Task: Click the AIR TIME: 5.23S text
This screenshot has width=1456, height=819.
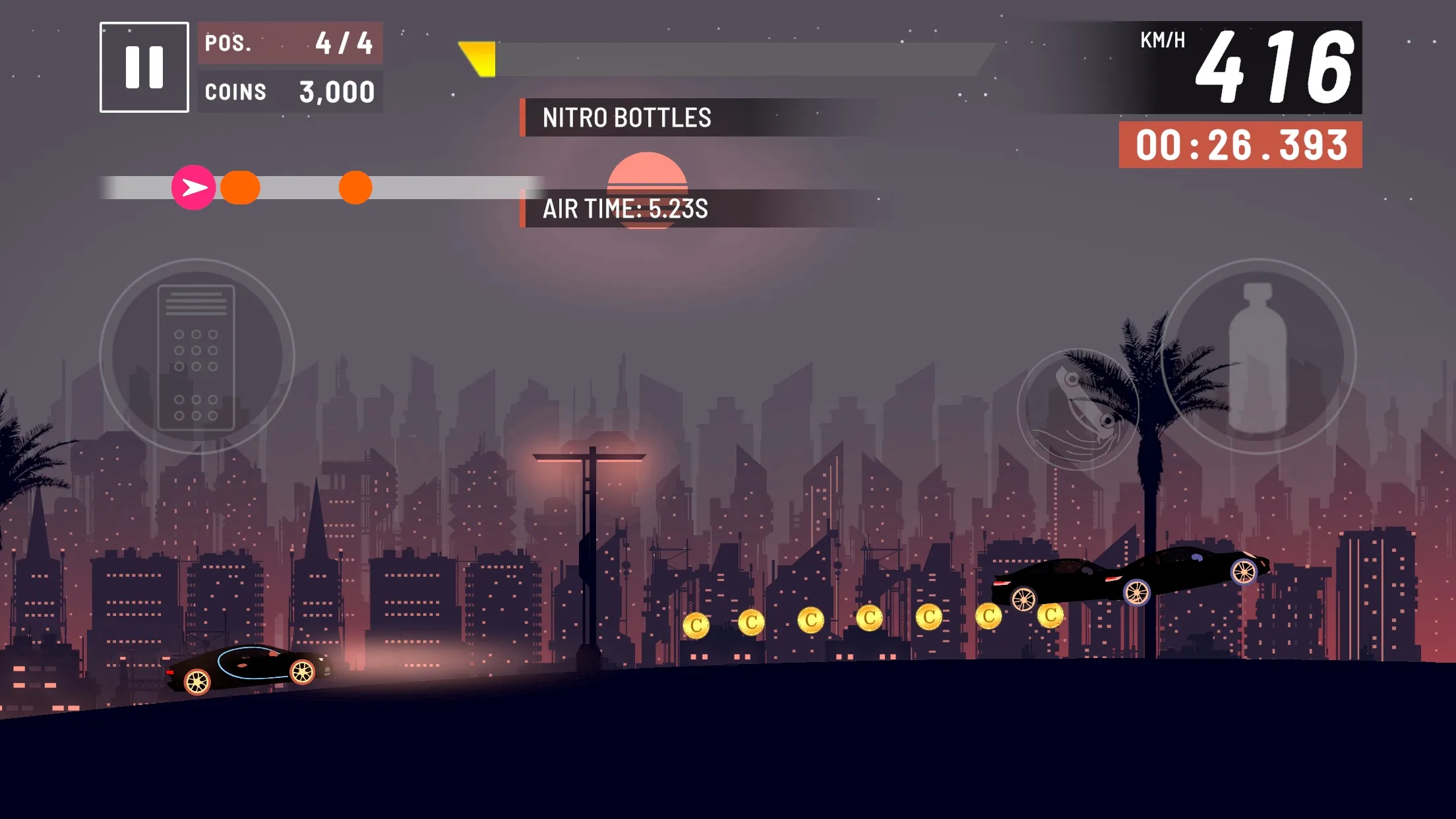Action: [625, 211]
